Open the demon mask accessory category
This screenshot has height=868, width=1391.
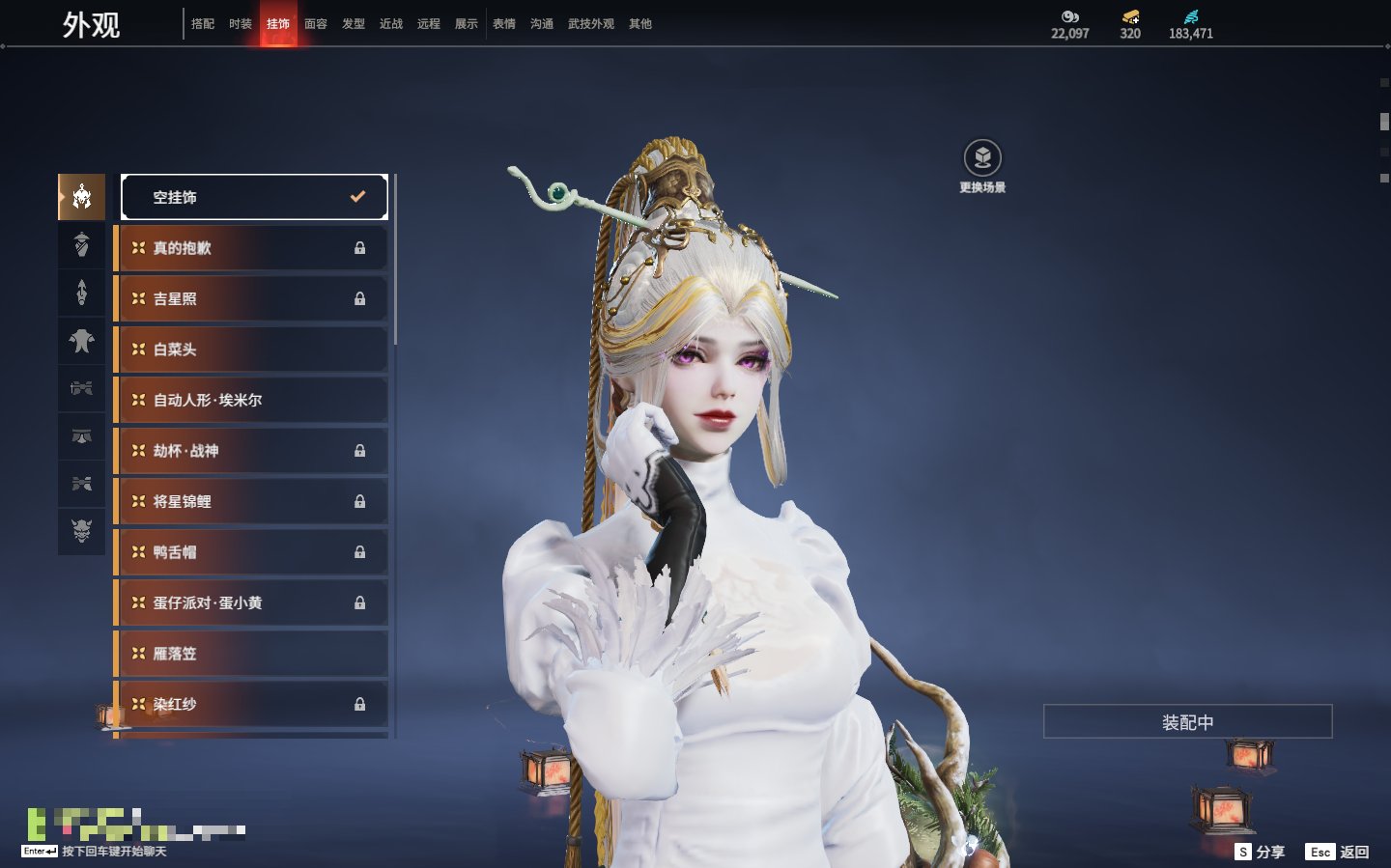point(82,530)
